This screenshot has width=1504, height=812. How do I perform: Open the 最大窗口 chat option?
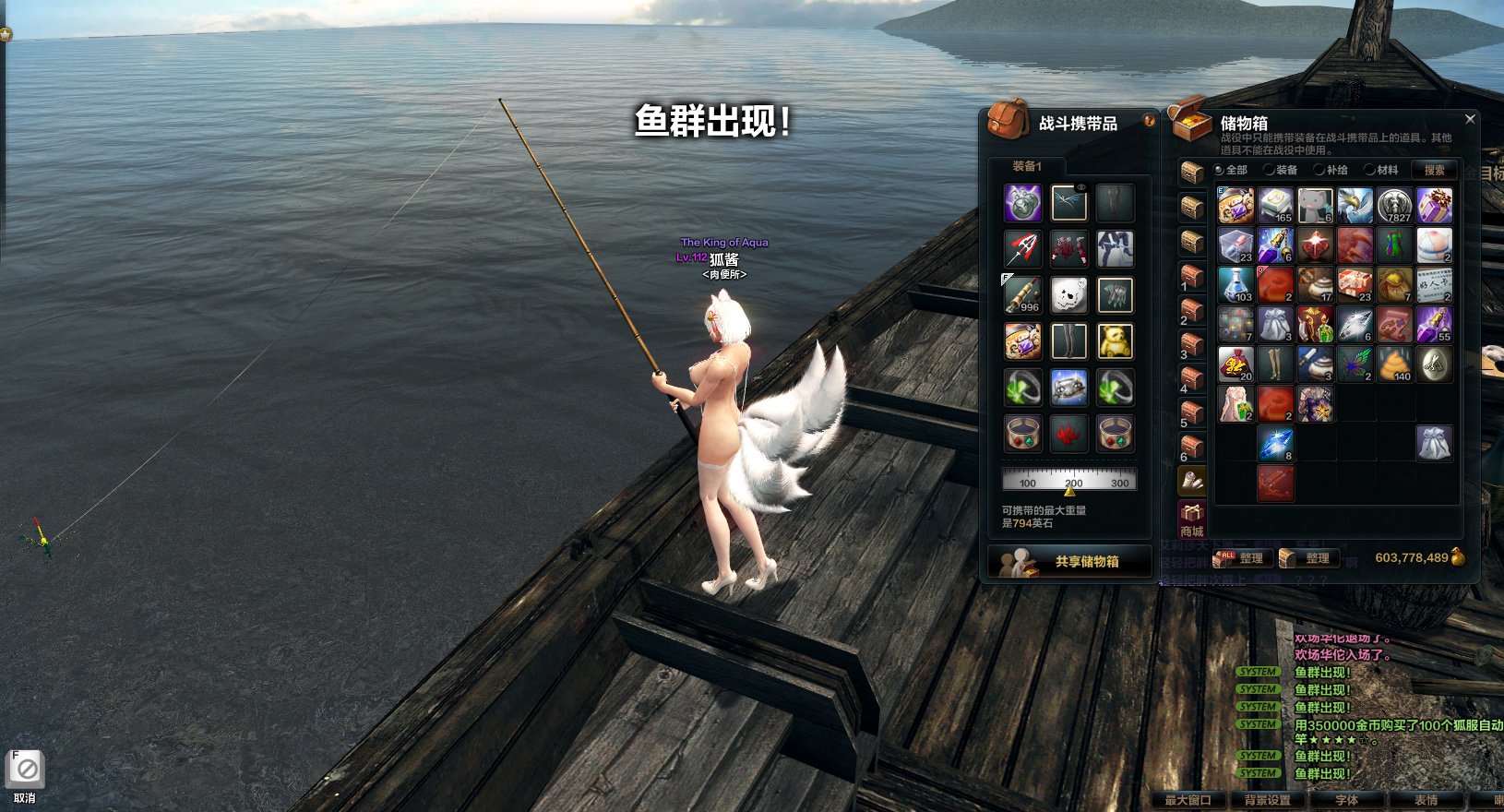pos(1188,800)
